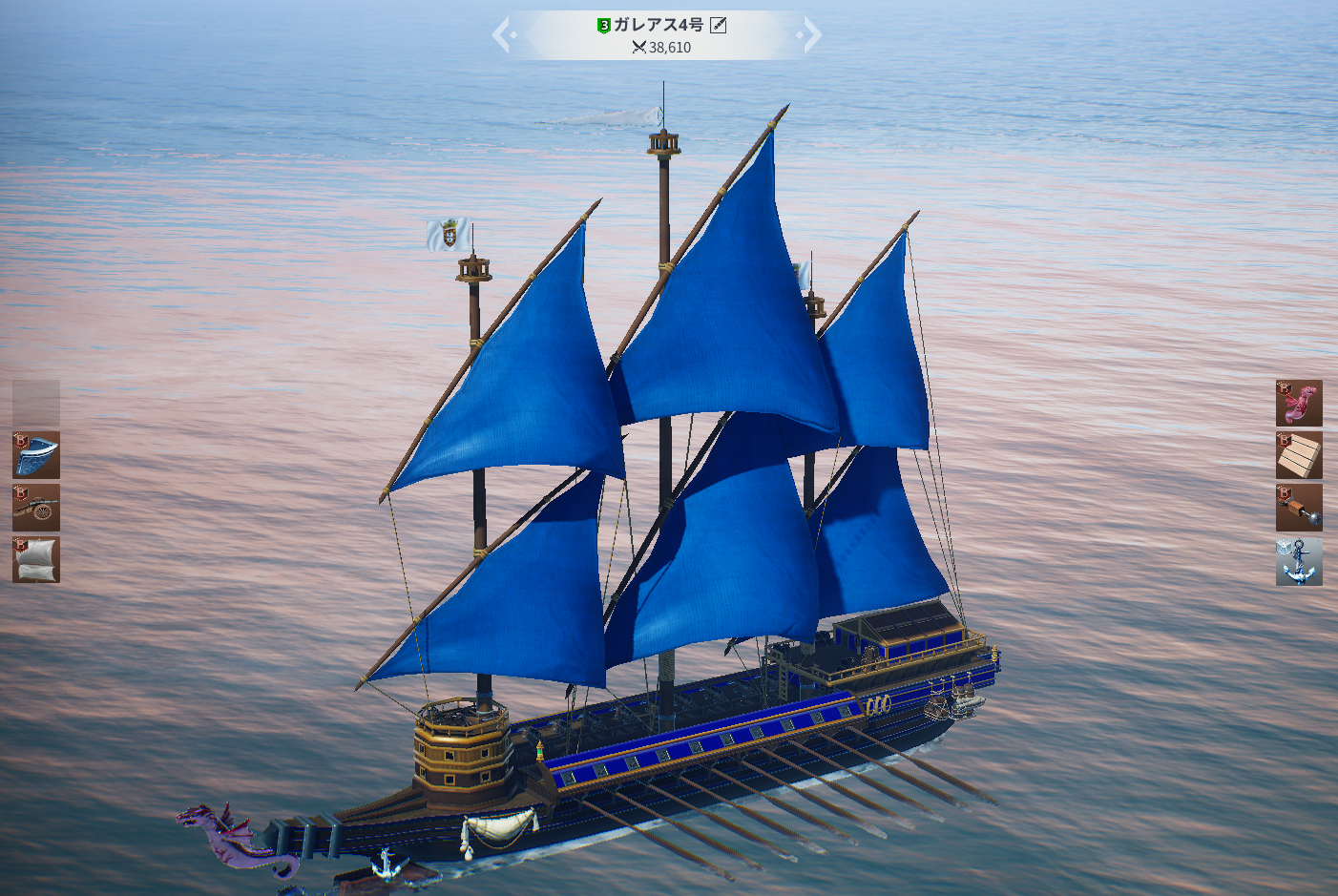Image resolution: width=1338 pixels, height=896 pixels.
Task: Open the wooden planks equipment slot
Action: (1299, 455)
